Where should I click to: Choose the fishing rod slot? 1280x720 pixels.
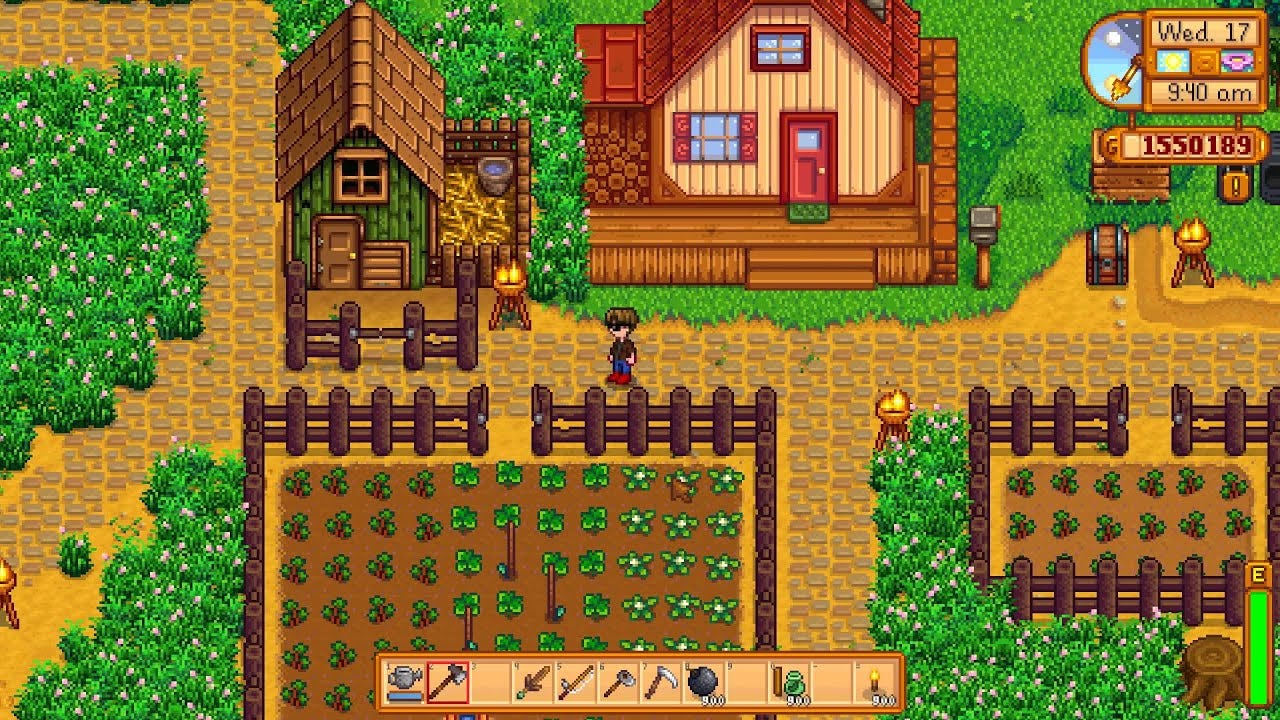[576, 683]
